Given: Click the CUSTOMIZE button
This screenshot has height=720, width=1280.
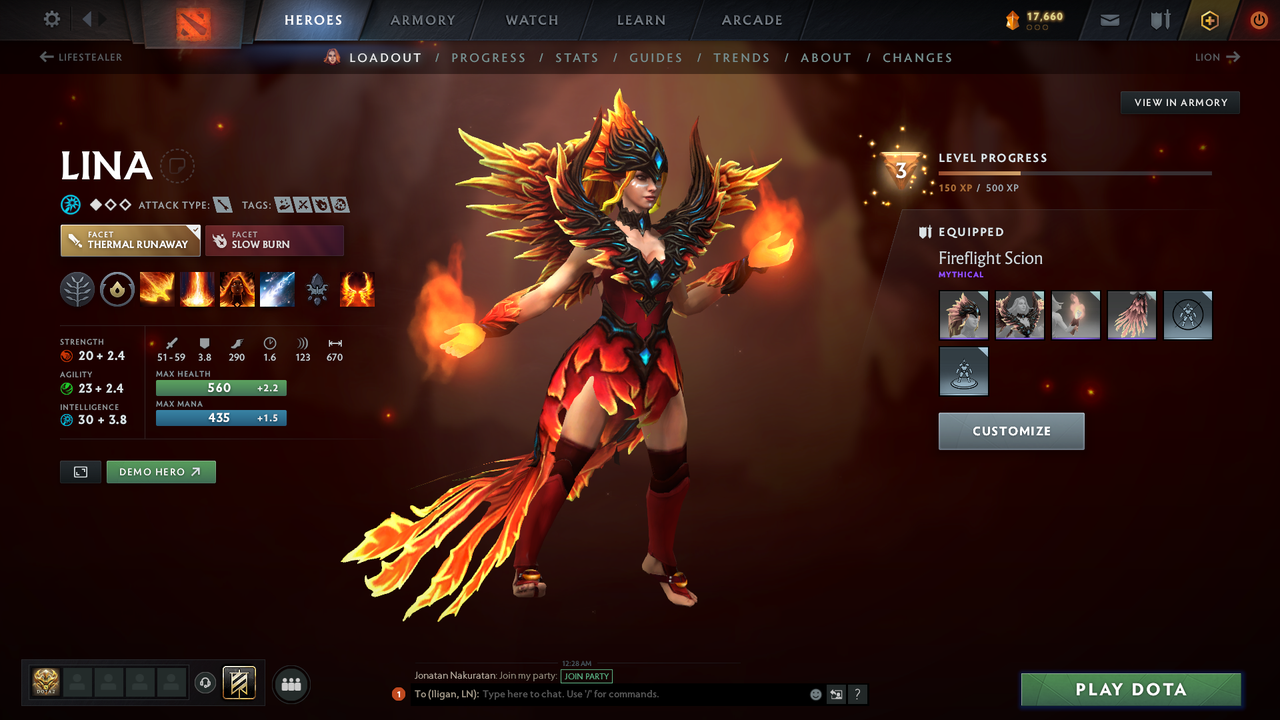Looking at the screenshot, I should click(1011, 431).
